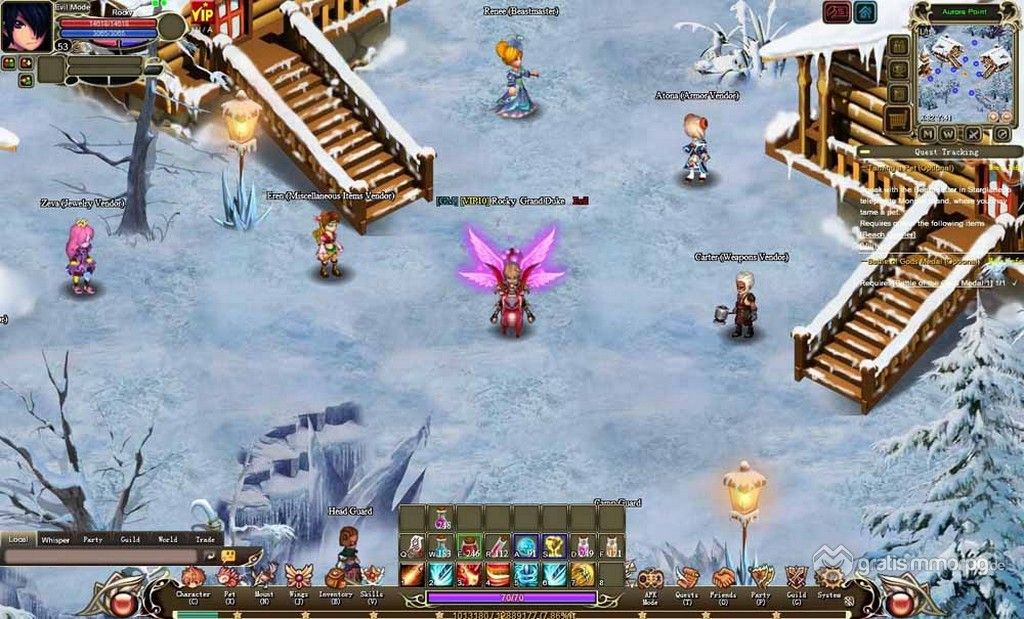Click the Evil Mode label

coord(72,6)
